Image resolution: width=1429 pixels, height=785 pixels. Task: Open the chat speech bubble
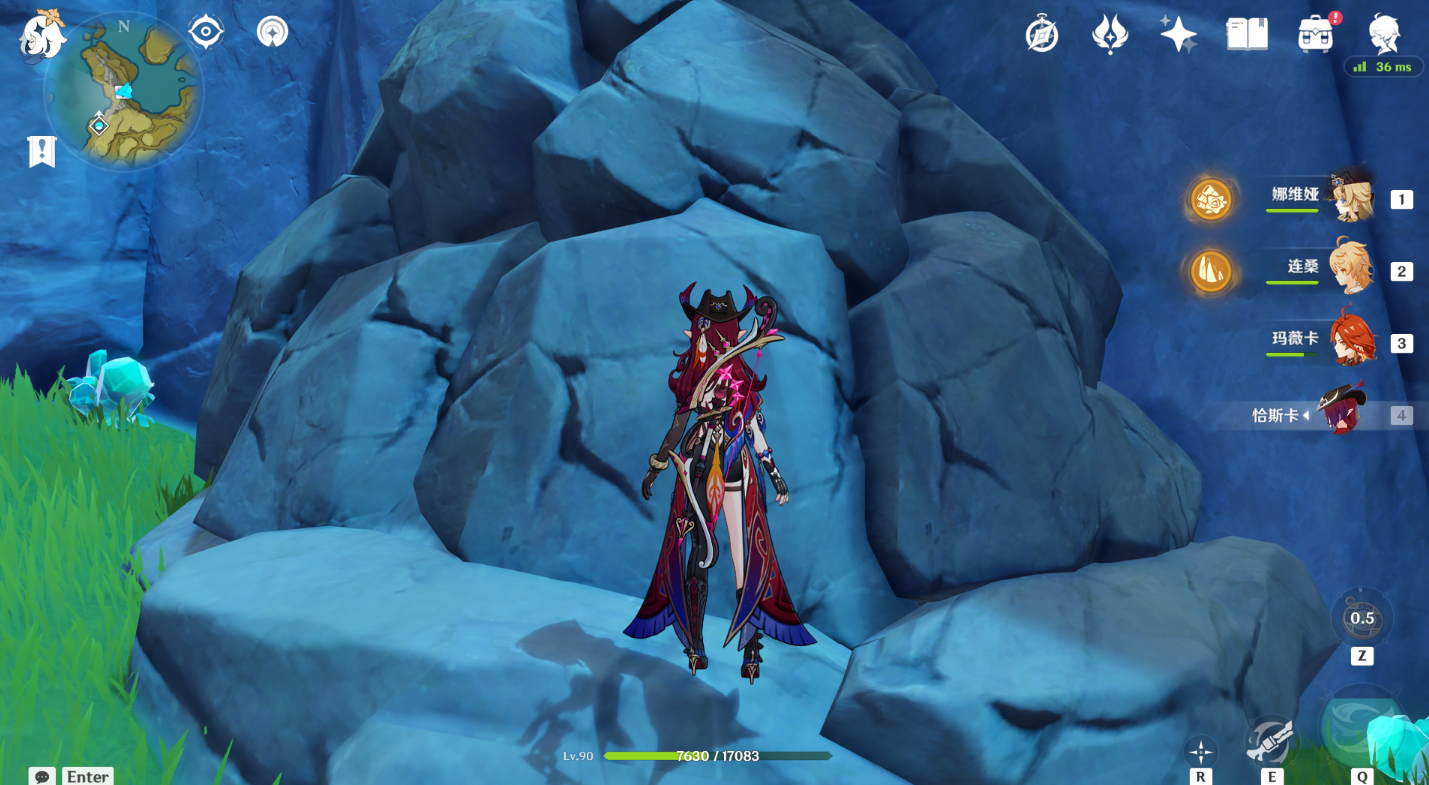point(42,776)
